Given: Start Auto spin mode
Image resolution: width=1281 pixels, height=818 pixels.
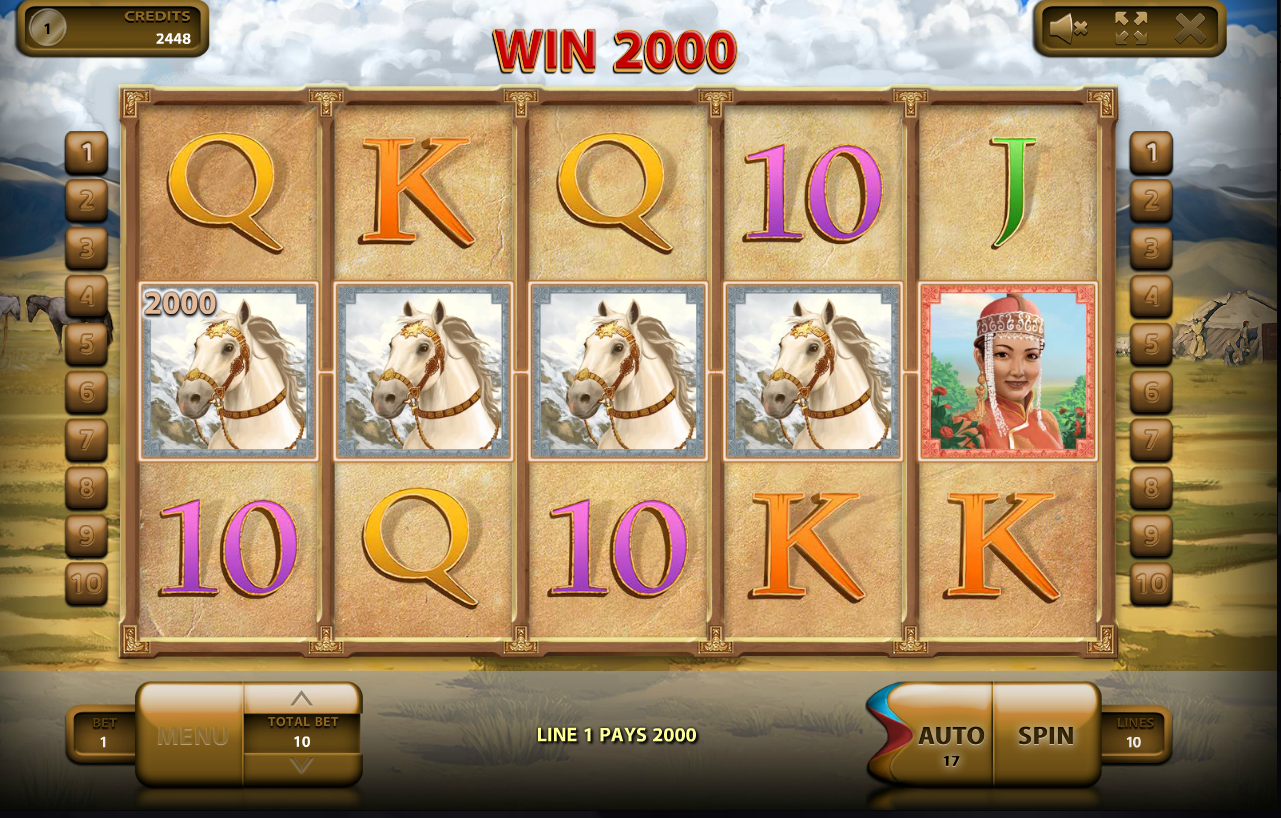Looking at the screenshot, I should (x=950, y=737).
